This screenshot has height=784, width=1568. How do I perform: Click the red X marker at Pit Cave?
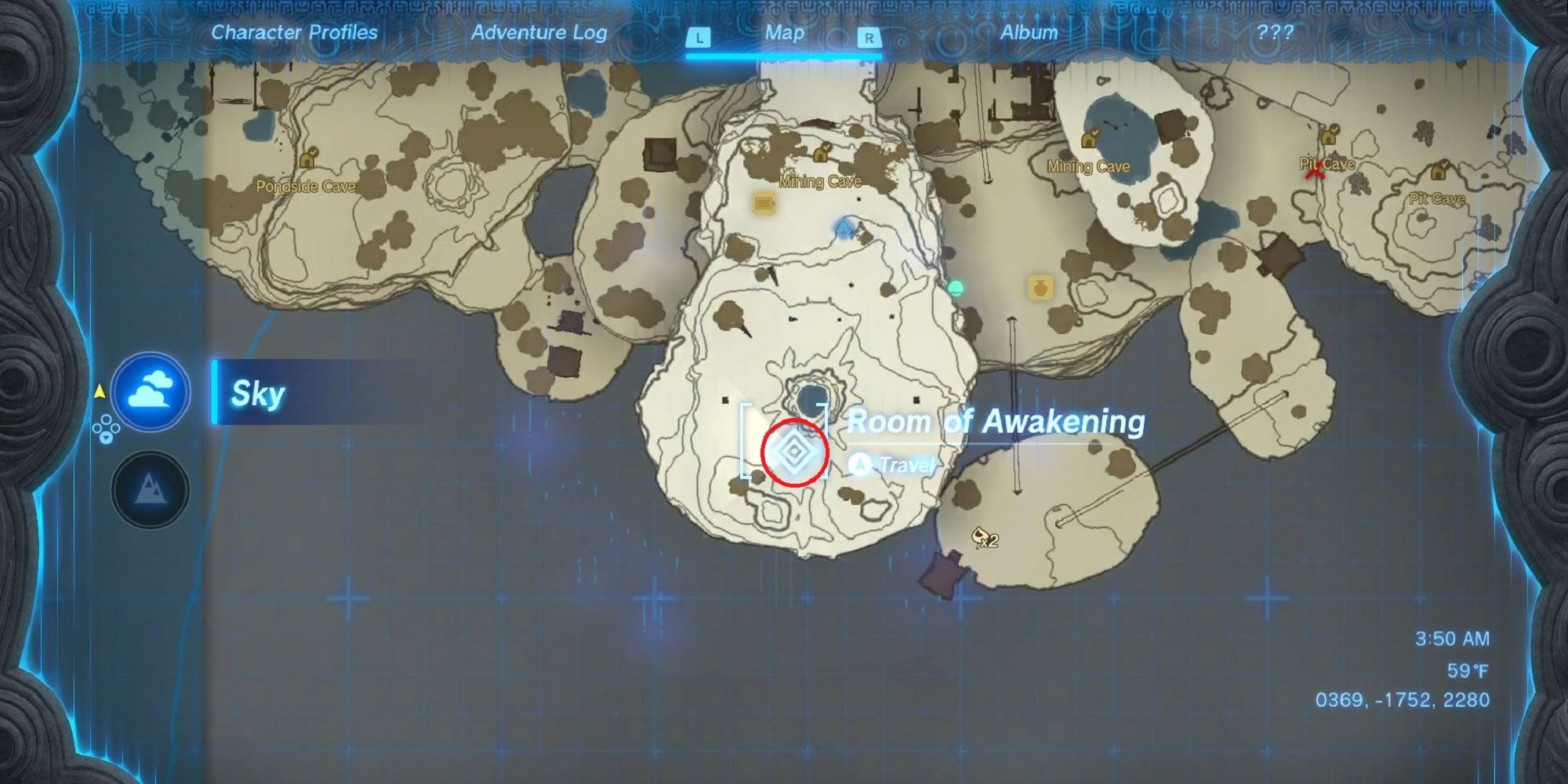[1317, 172]
